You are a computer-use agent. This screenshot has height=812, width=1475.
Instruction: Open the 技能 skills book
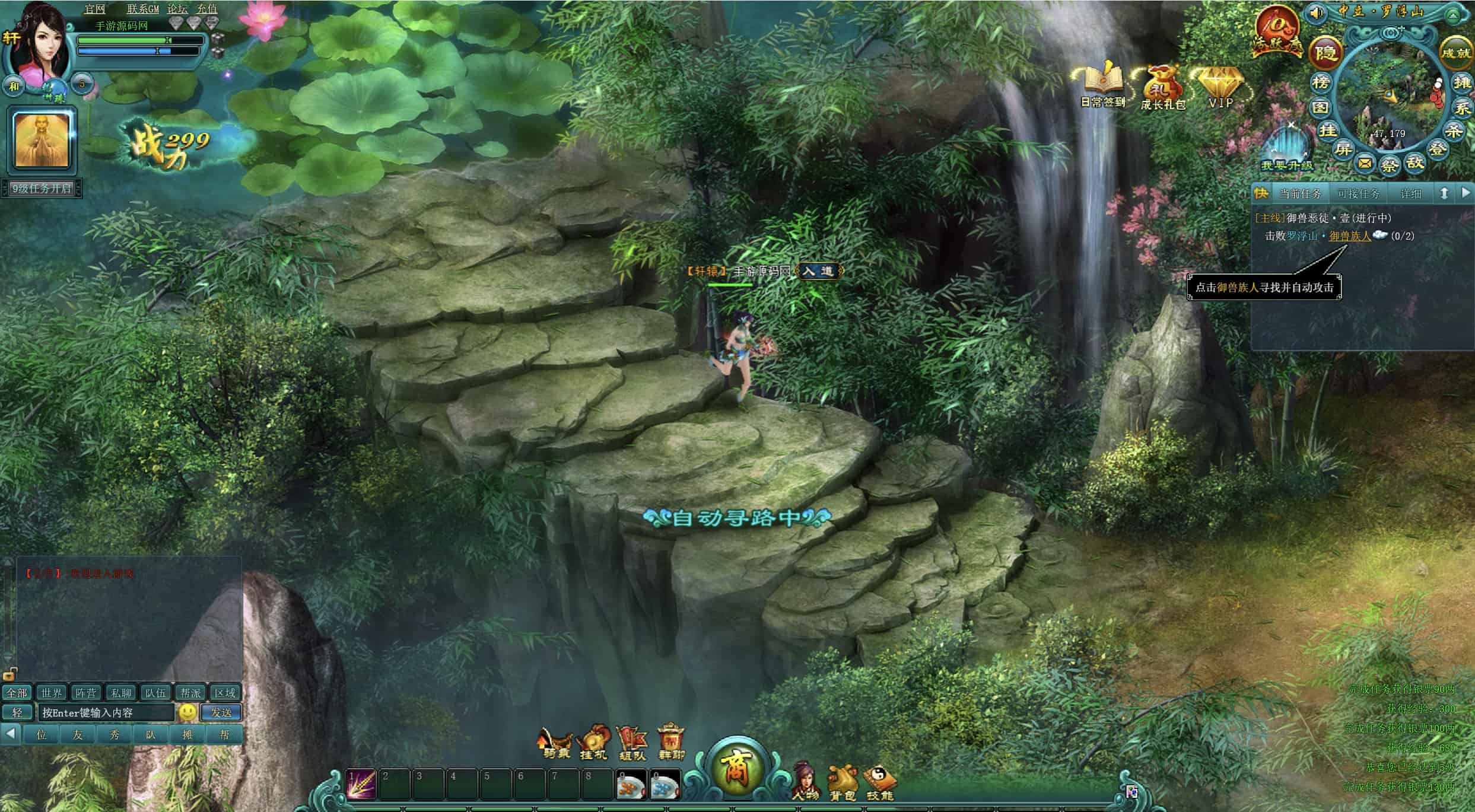(x=879, y=783)
